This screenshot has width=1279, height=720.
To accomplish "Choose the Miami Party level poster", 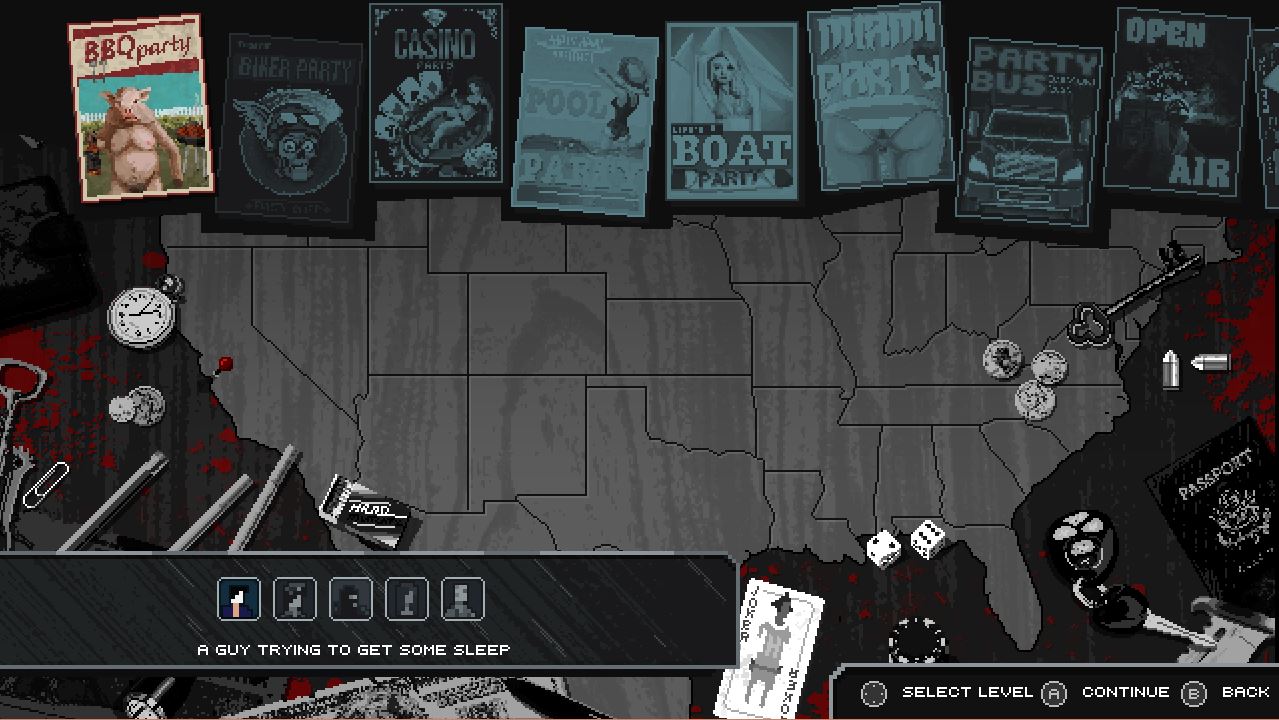I will 880,97.
